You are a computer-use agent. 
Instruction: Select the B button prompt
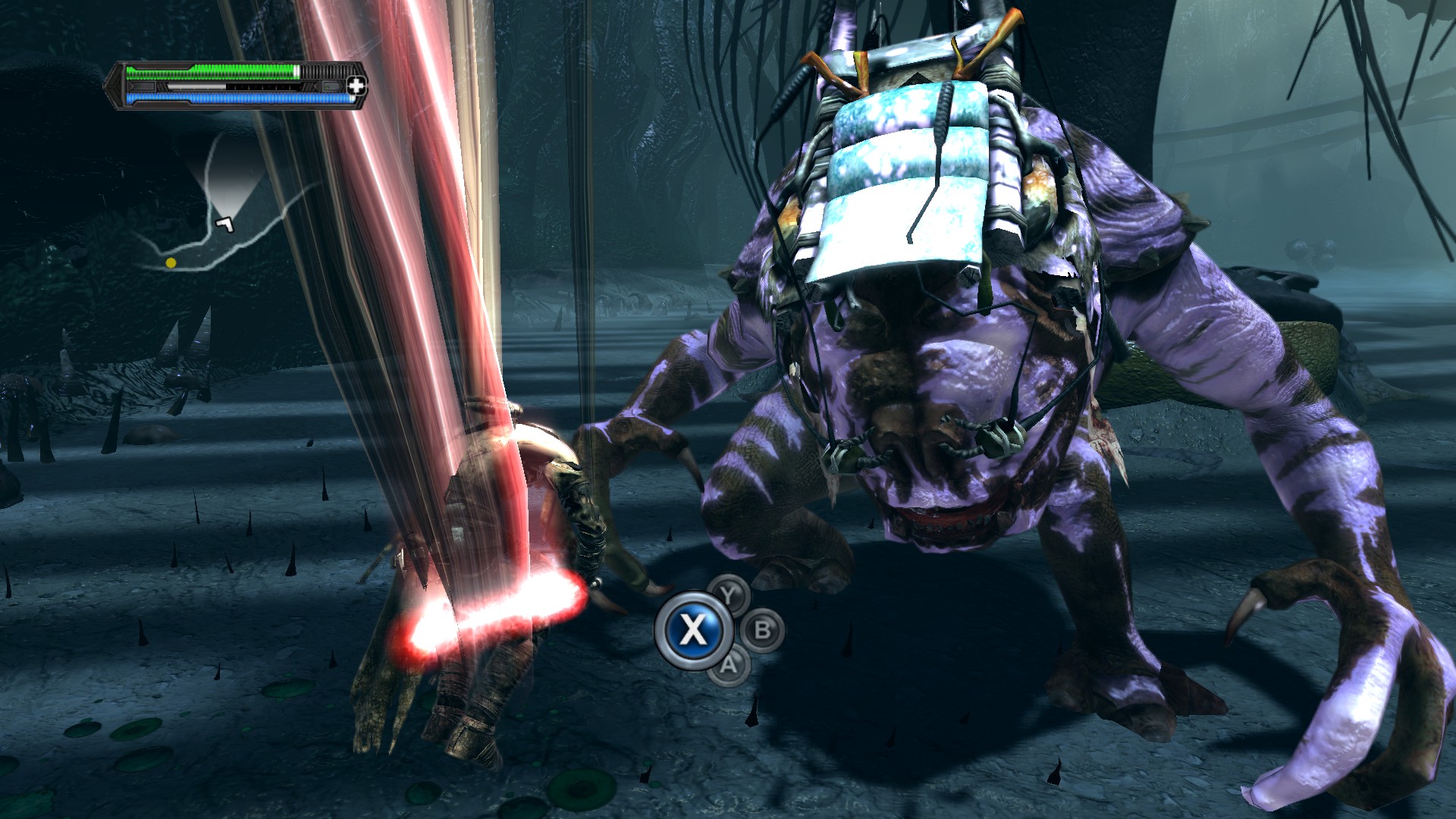pyautogui.click(x=762, y=630)
